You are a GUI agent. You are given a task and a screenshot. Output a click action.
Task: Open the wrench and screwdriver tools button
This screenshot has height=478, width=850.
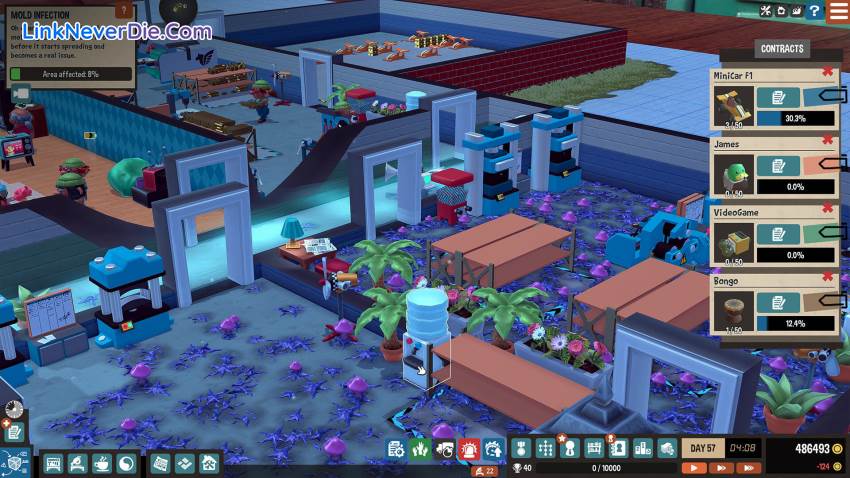click(766, 11)
